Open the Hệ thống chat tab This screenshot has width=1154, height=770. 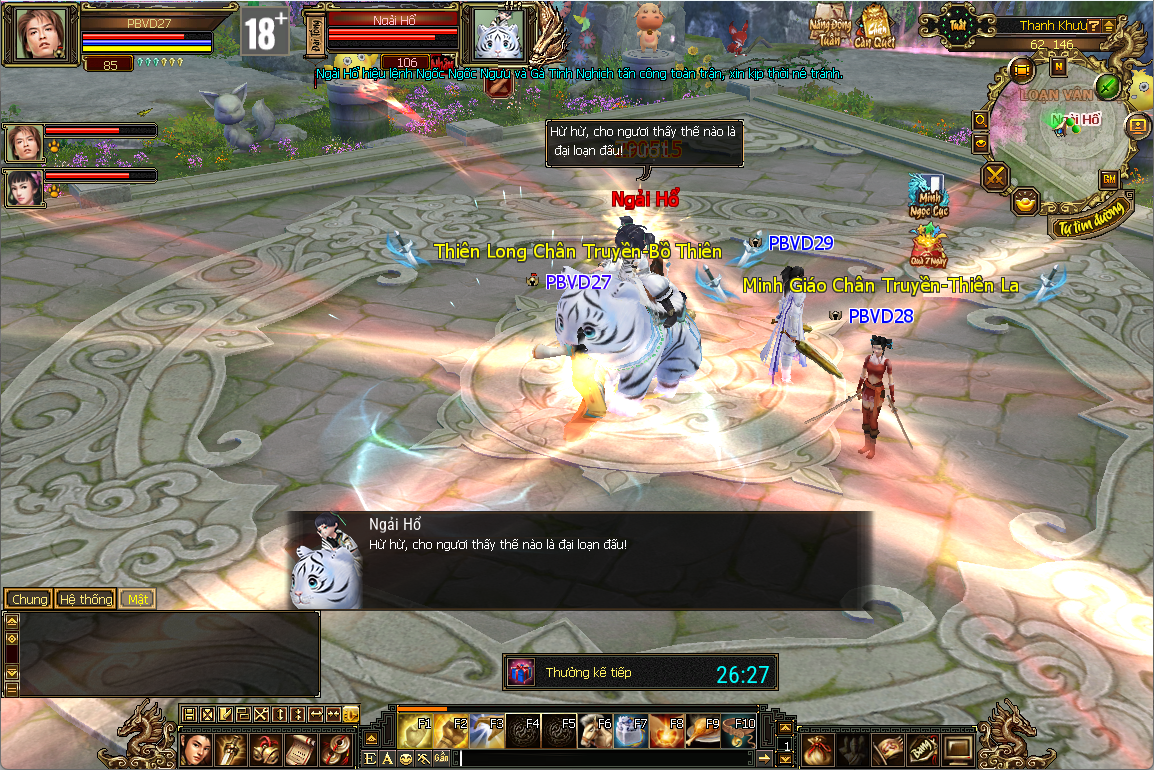tap(85, 599)
